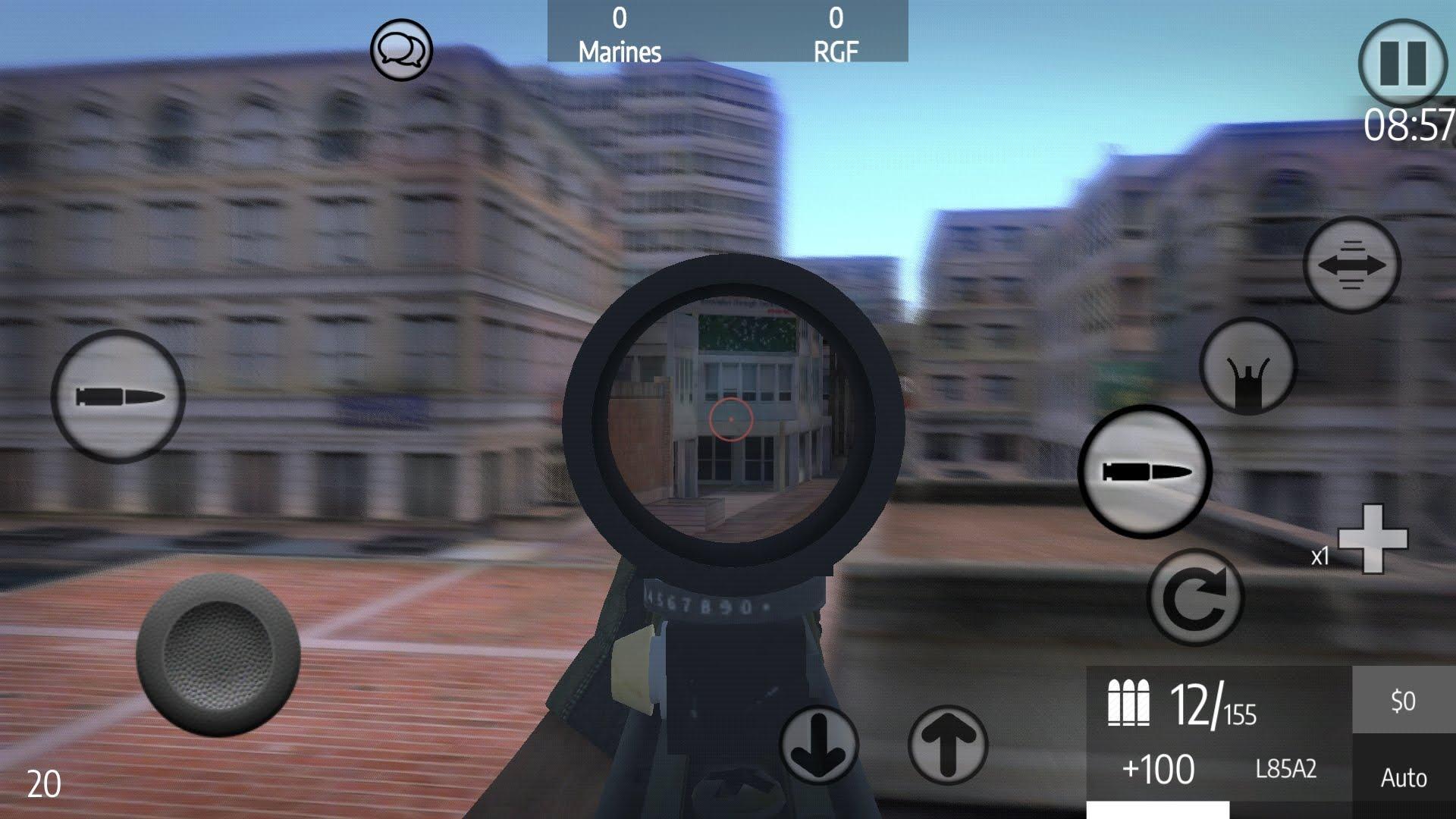The height and width of the screenshot is (819, 1456).
Task: Tap the movement joystick pad
Action: 220,656
